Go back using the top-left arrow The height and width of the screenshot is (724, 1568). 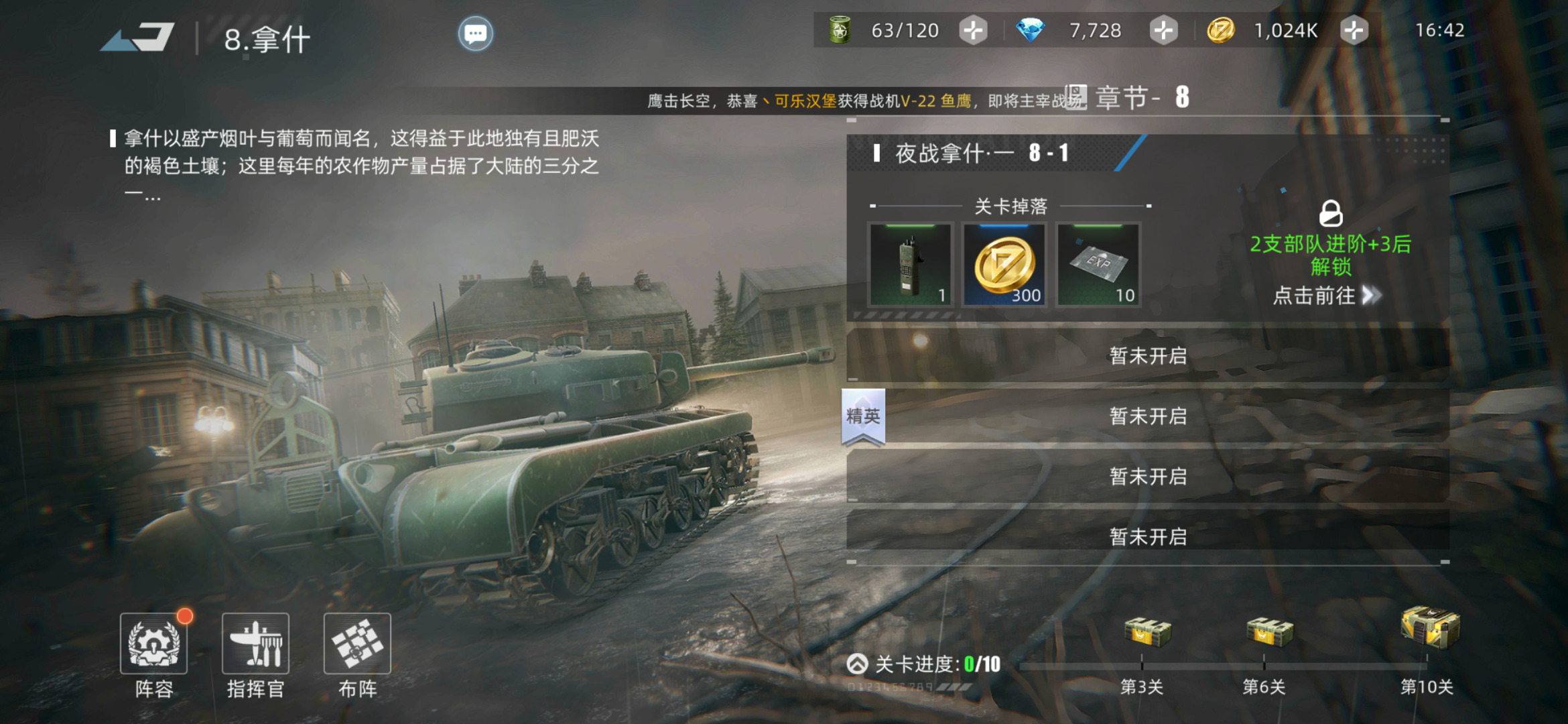pyautogui.click(x=139, y=38)
